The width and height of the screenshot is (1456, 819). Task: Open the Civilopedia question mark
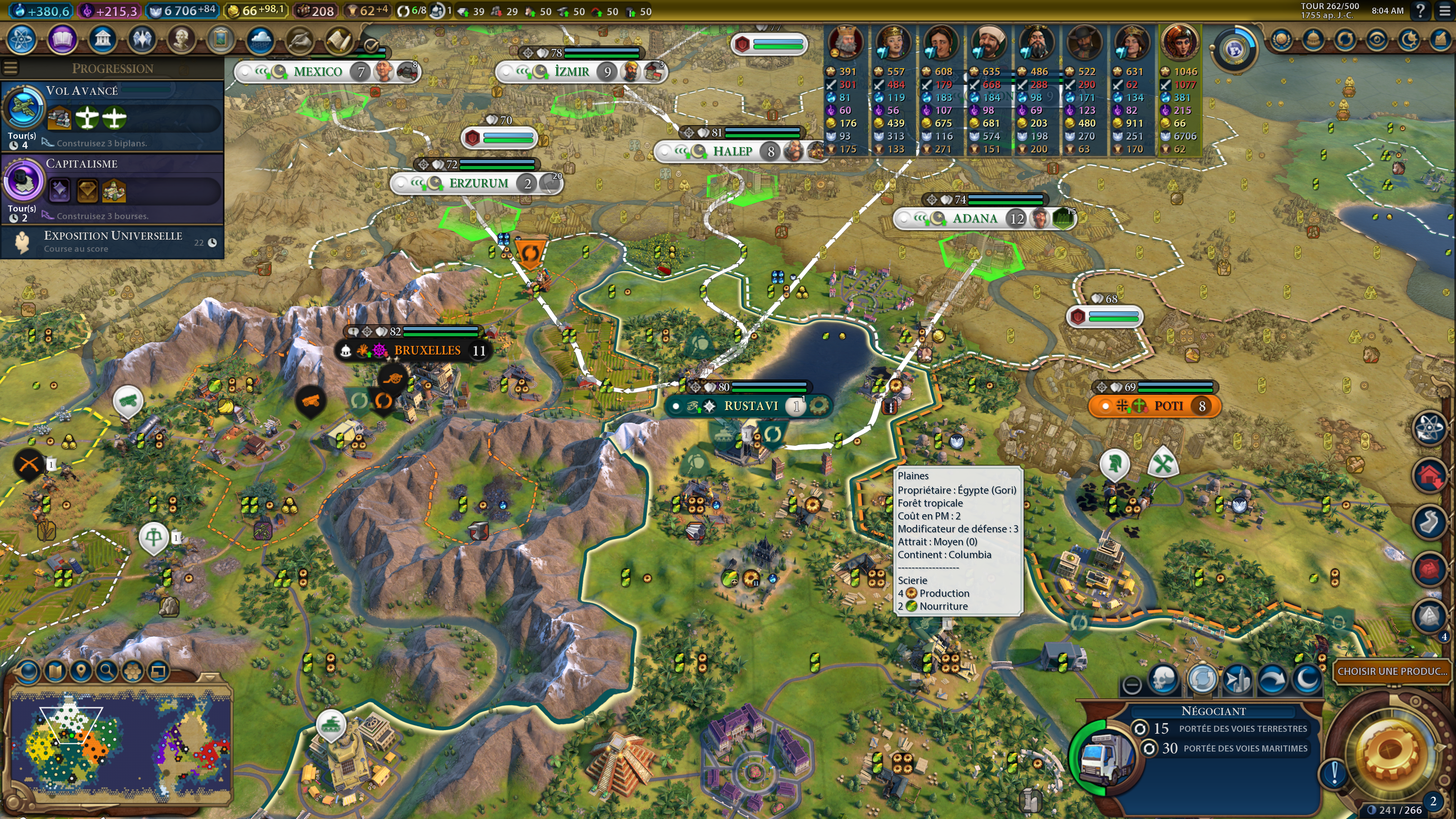1420,11
